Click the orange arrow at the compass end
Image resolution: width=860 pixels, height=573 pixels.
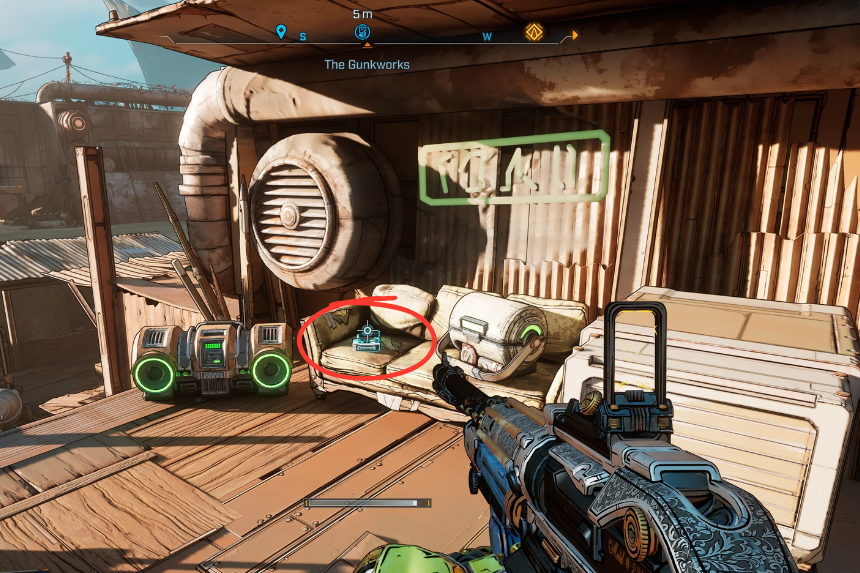[x=569, y=36]
